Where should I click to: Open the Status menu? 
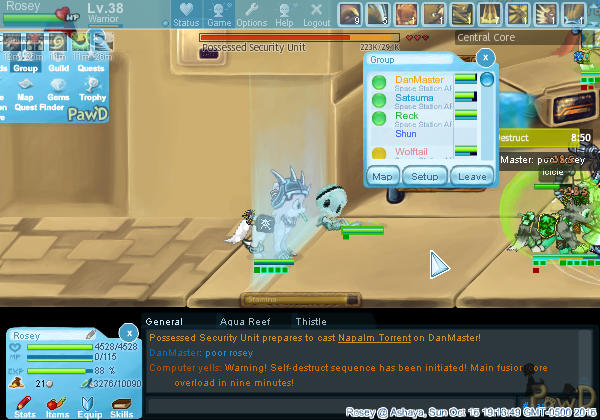pos(186,14)
